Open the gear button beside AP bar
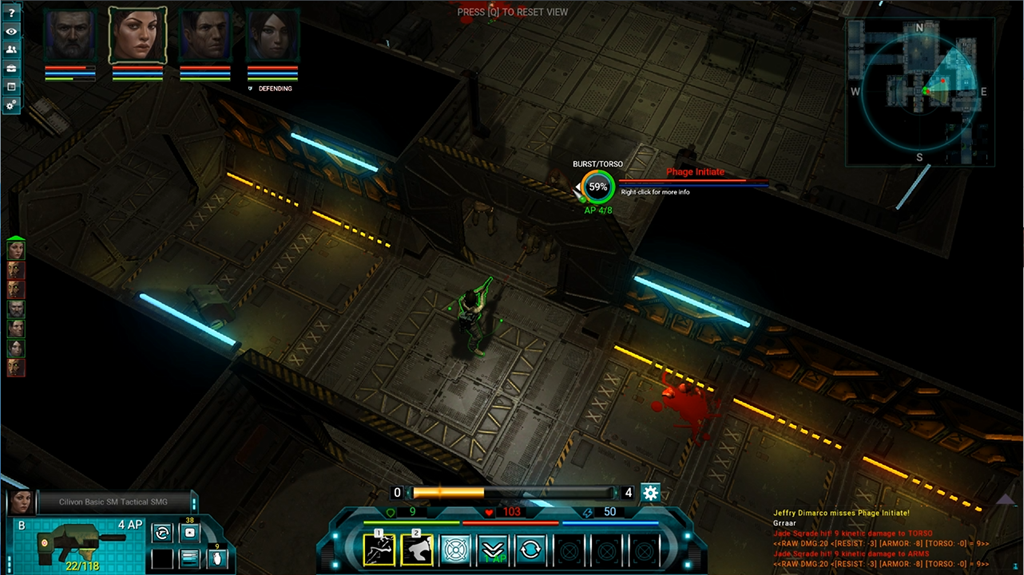 (x=651, y=492)
